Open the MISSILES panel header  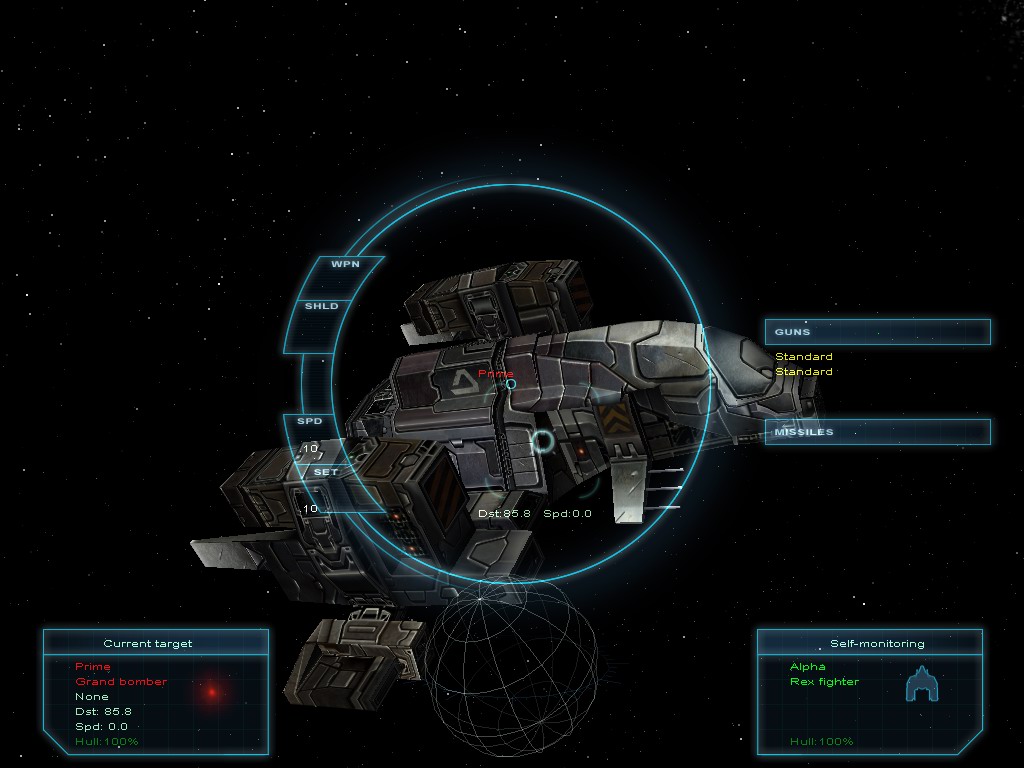point(877,432)
